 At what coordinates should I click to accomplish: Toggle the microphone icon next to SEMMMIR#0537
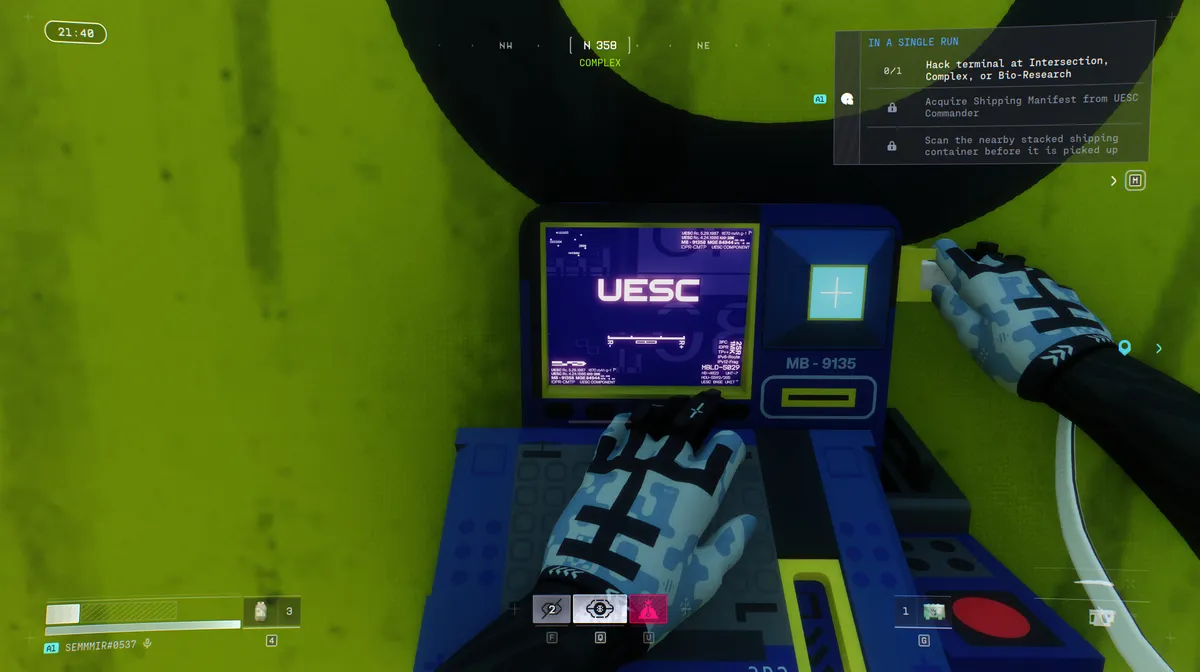(148, 646)
